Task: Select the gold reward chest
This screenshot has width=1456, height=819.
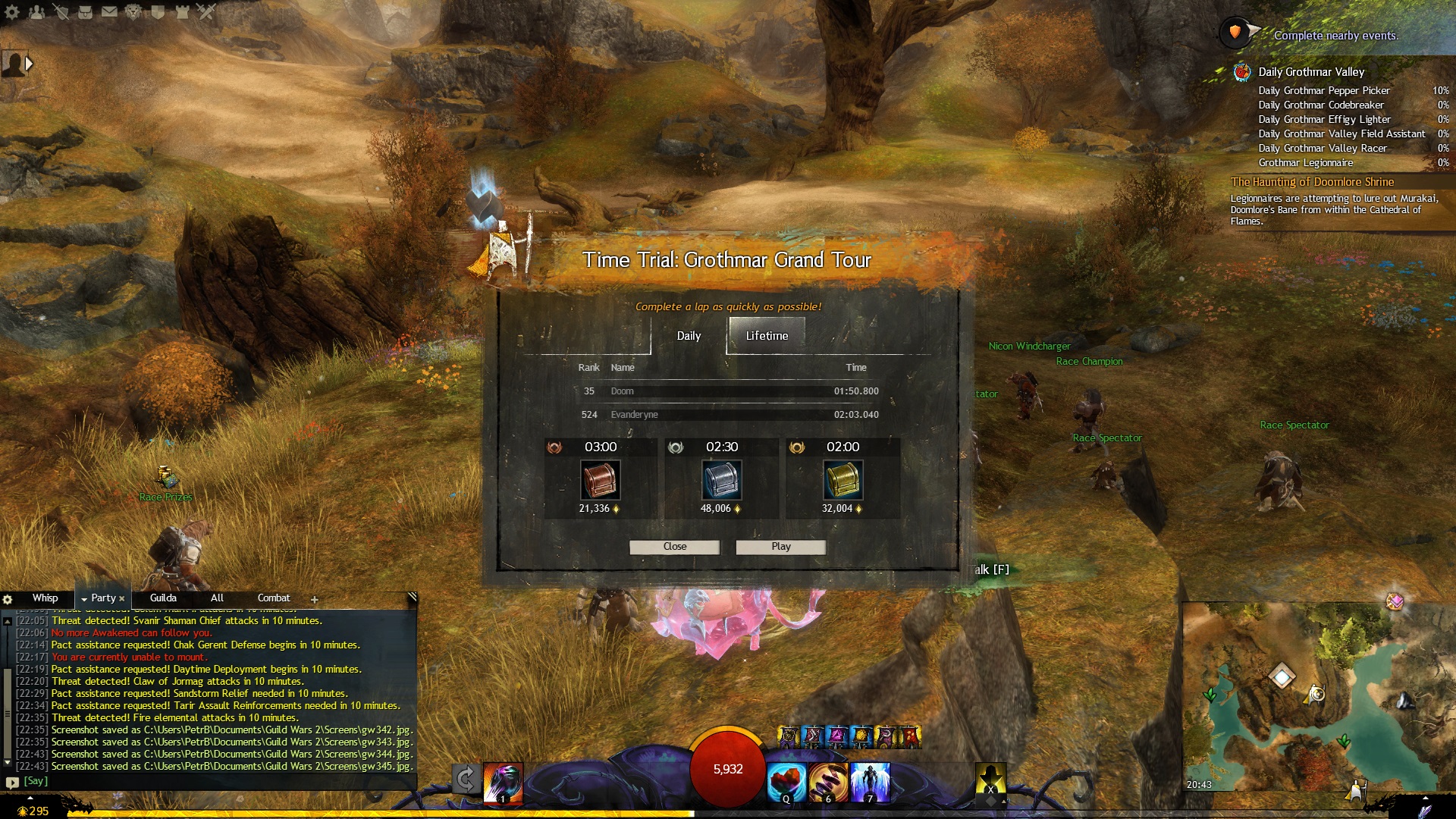Action: coord(843,481)
